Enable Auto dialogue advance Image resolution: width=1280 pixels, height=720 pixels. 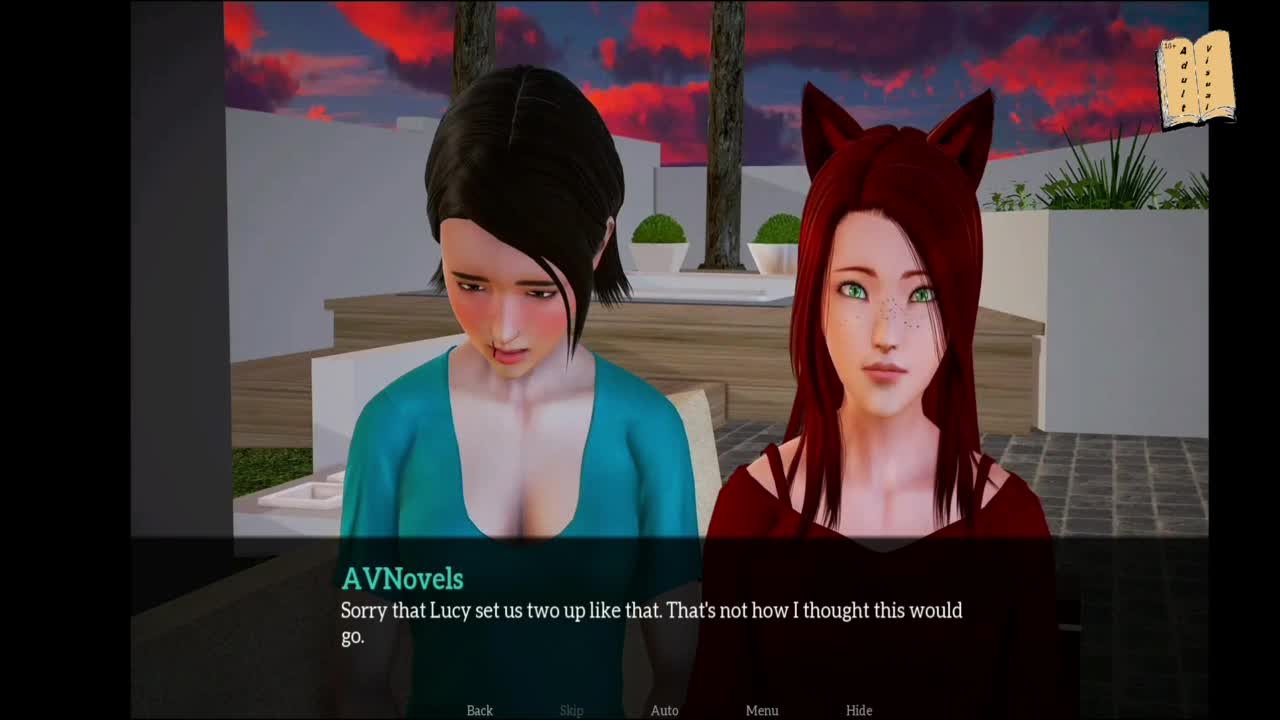664,710
